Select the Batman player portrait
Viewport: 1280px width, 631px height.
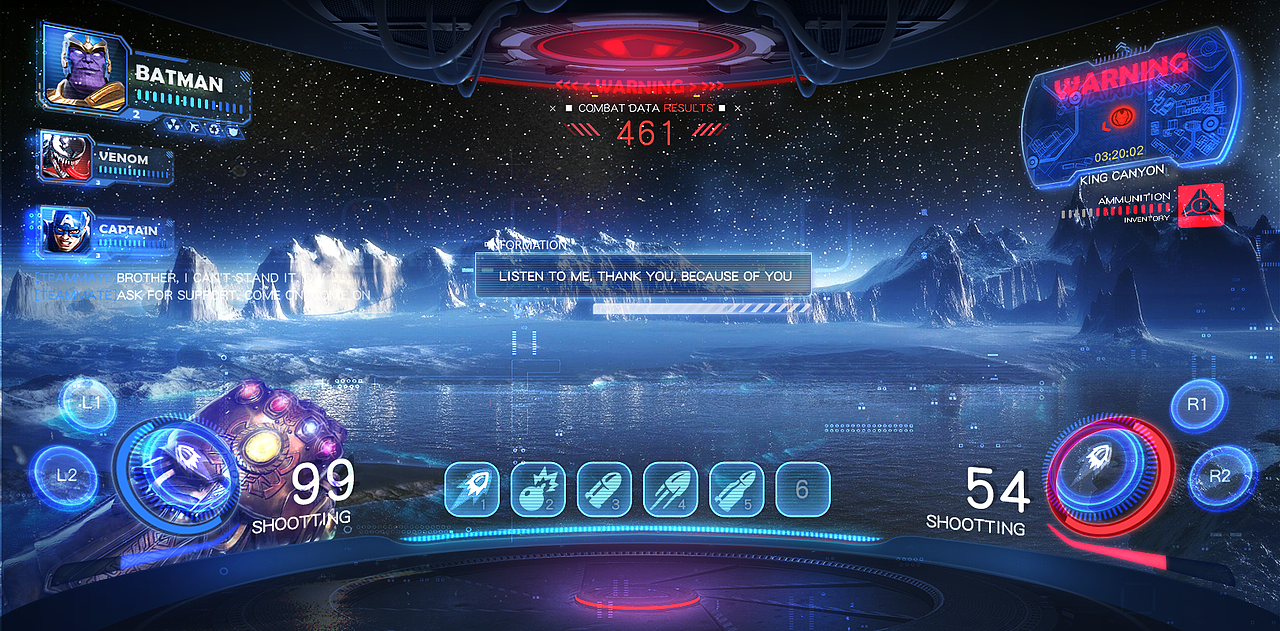[85, 68]
